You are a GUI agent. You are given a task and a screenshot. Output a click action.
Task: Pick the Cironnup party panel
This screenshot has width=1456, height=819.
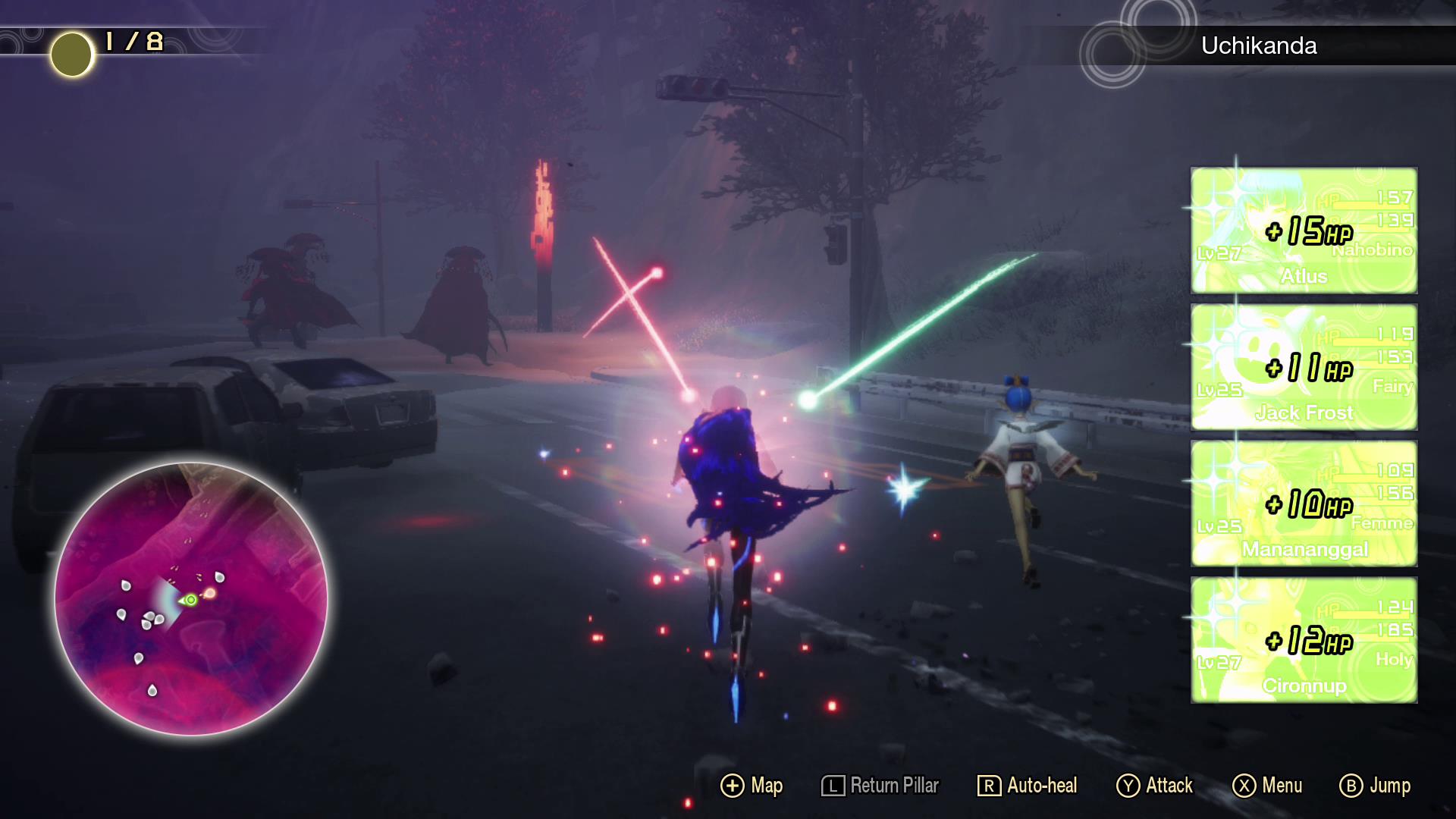click(x=1304, y=640)
